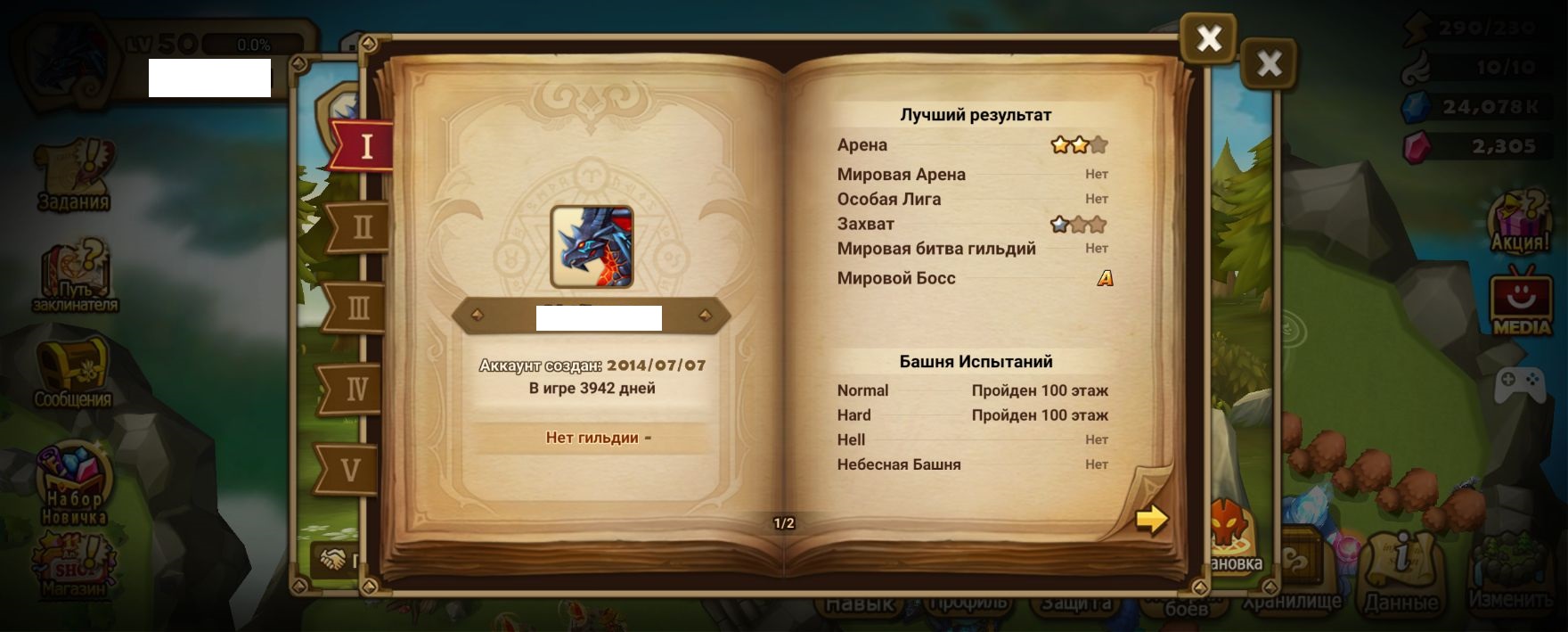1568x632 pixels.
Task: Switch to bookmark tab II
Action: pyautogui.click(x=361, y=227)
